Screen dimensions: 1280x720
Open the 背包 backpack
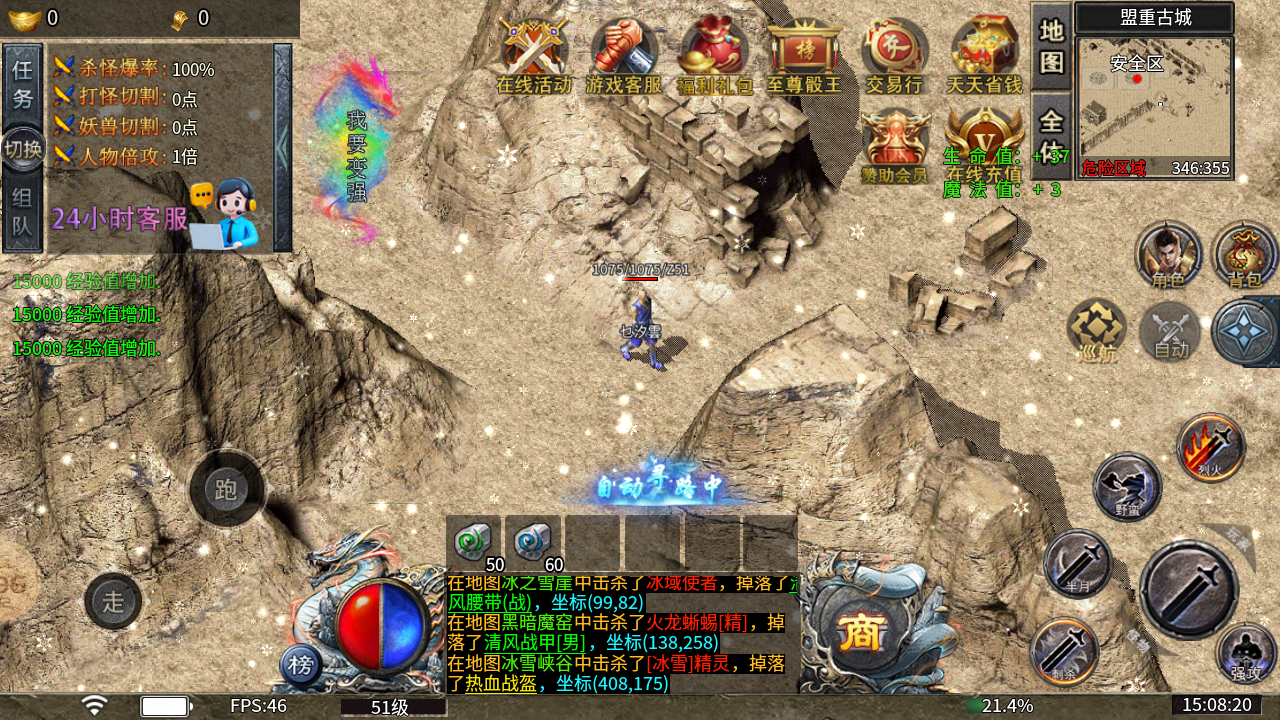pyautogui.click(x=1245, y=254)
